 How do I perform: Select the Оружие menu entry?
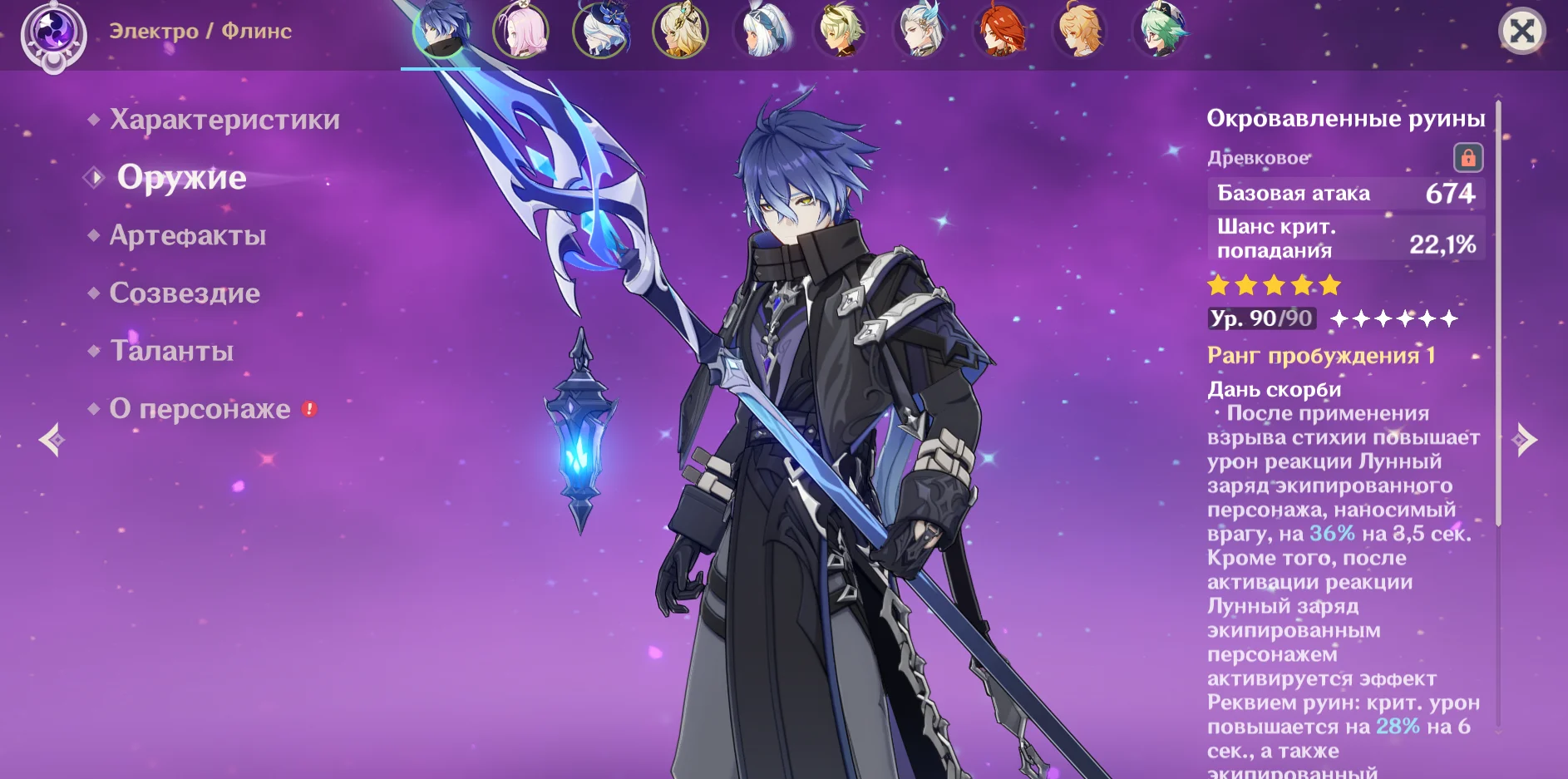181,177
